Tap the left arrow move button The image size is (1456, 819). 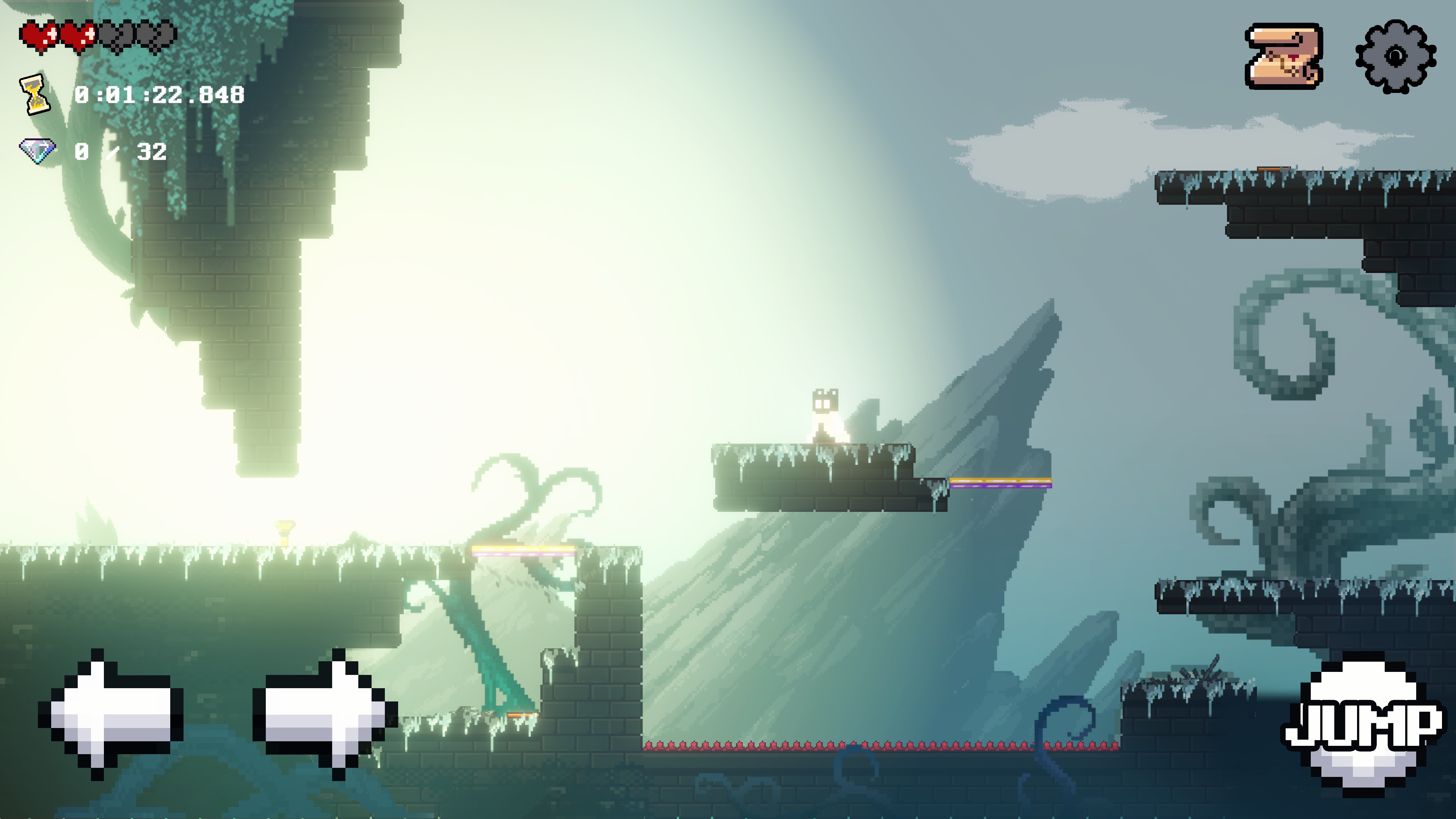click(110, 714)
